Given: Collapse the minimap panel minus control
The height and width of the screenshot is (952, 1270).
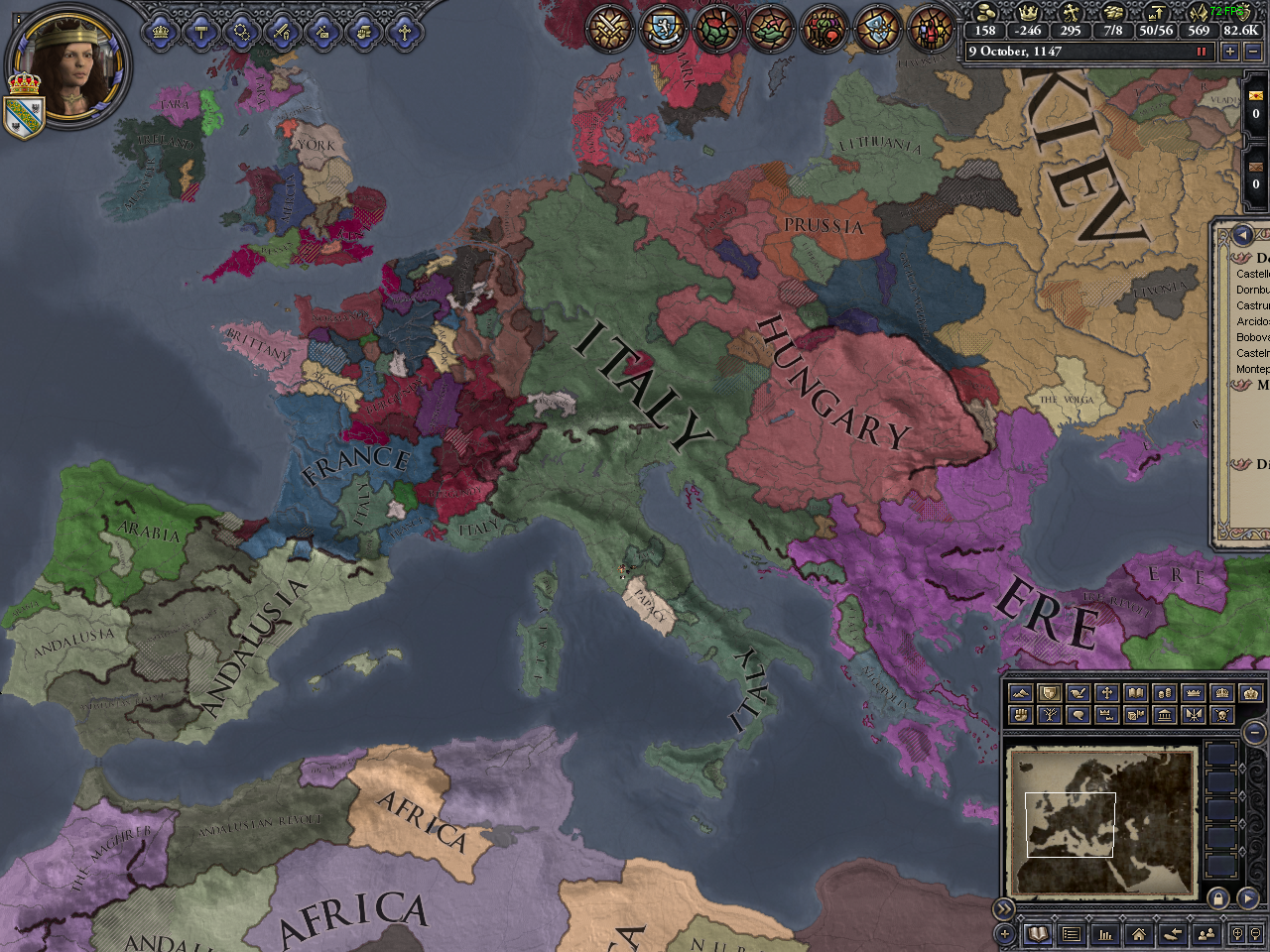Looking at the screenshot, I should [1253, 733].
